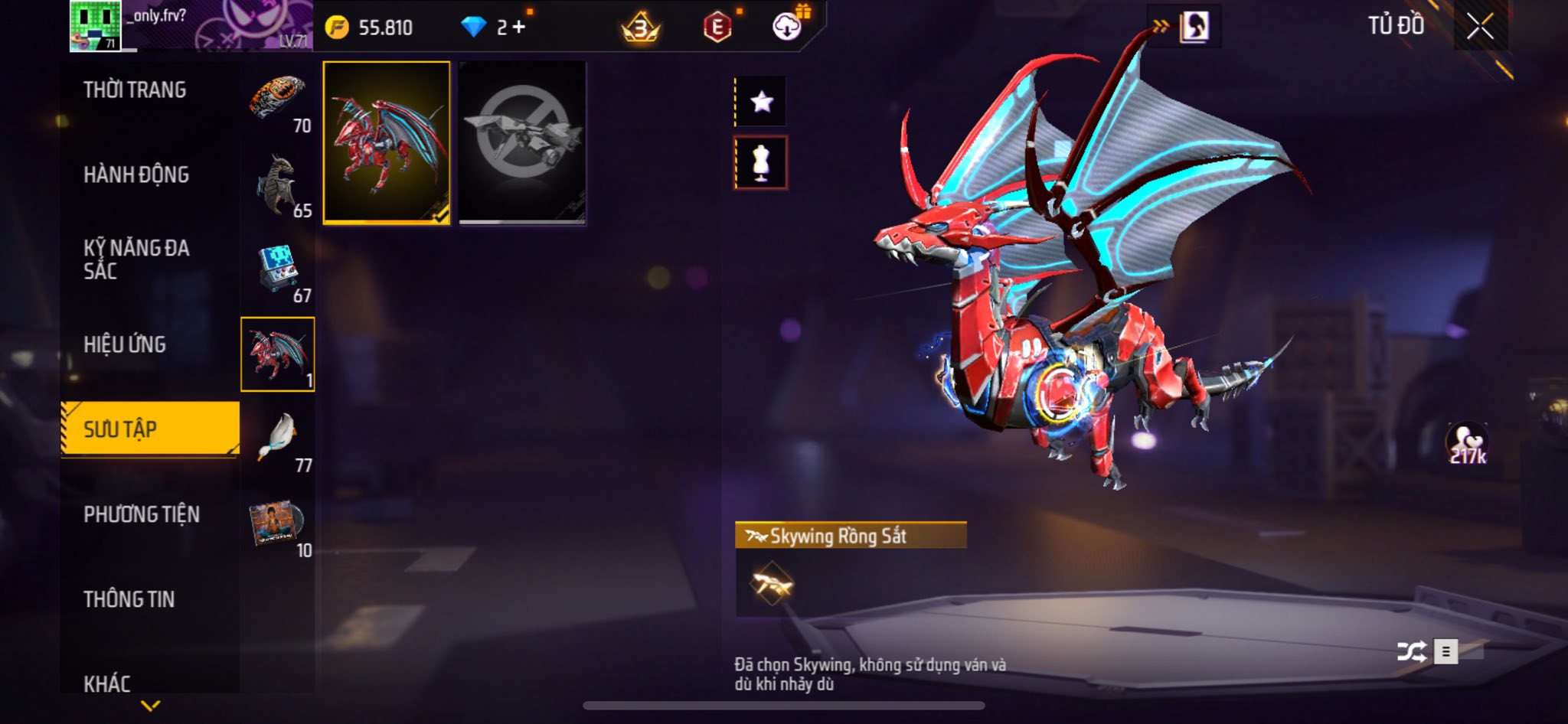Add diamonds with the plus button

coord(519,28)
